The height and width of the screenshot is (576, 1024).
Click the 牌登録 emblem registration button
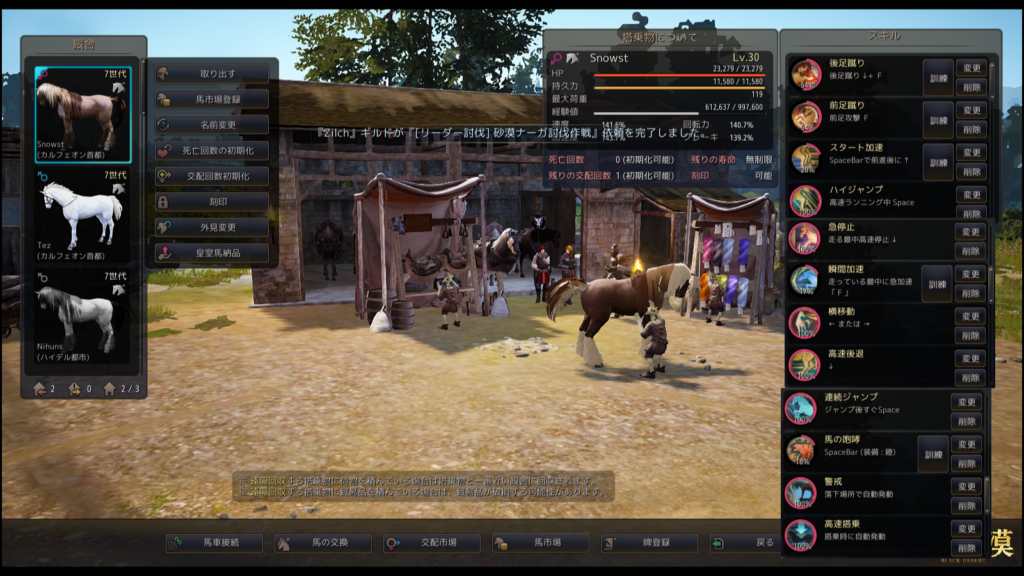[x=650, y=543]
